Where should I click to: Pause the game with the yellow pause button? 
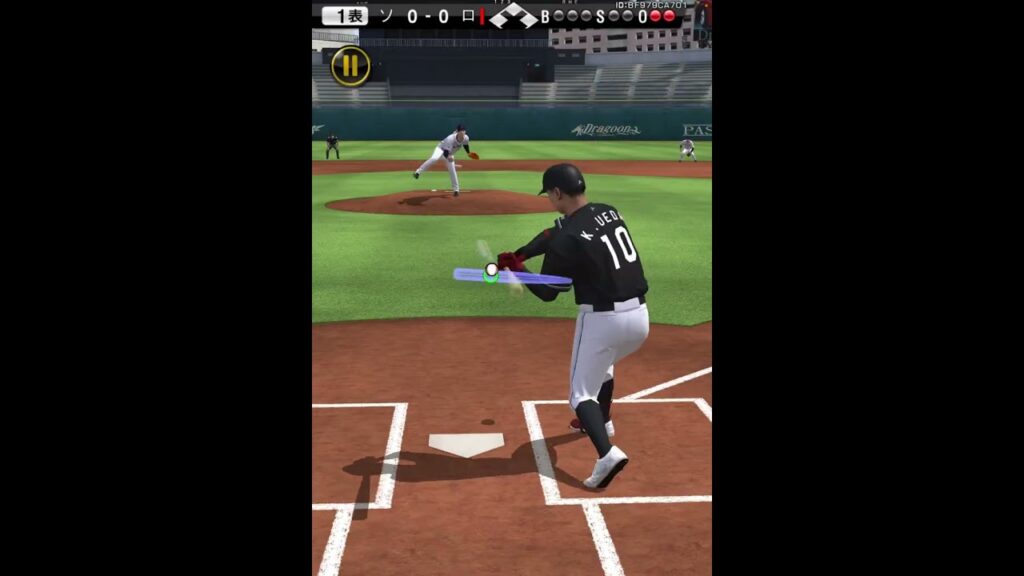click(x=350, y=66)
